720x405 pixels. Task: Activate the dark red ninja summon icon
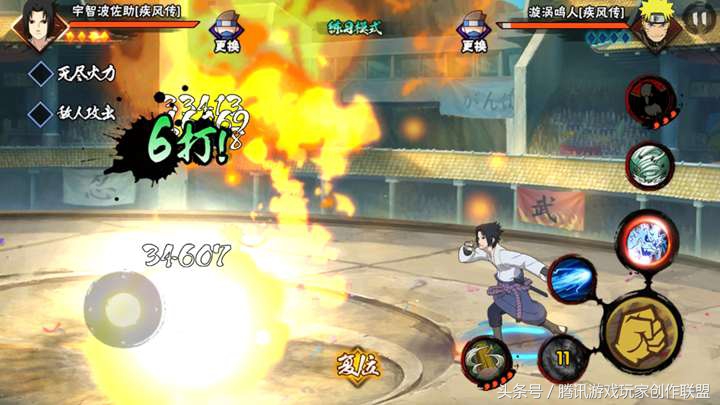coord(647,99)
